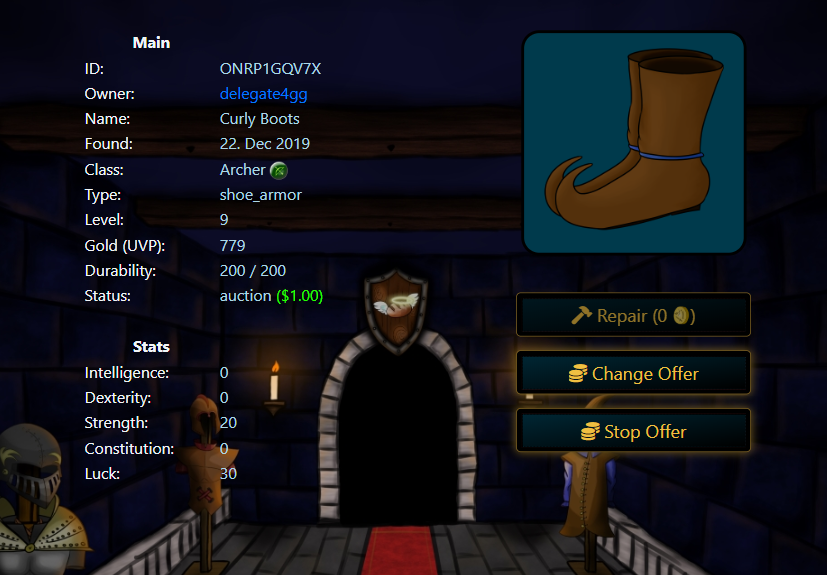The height and width of the screenshot is (575, 827).
Task: Click the Change Offer button
Action: pyautogui.click(x=633, y=374)
